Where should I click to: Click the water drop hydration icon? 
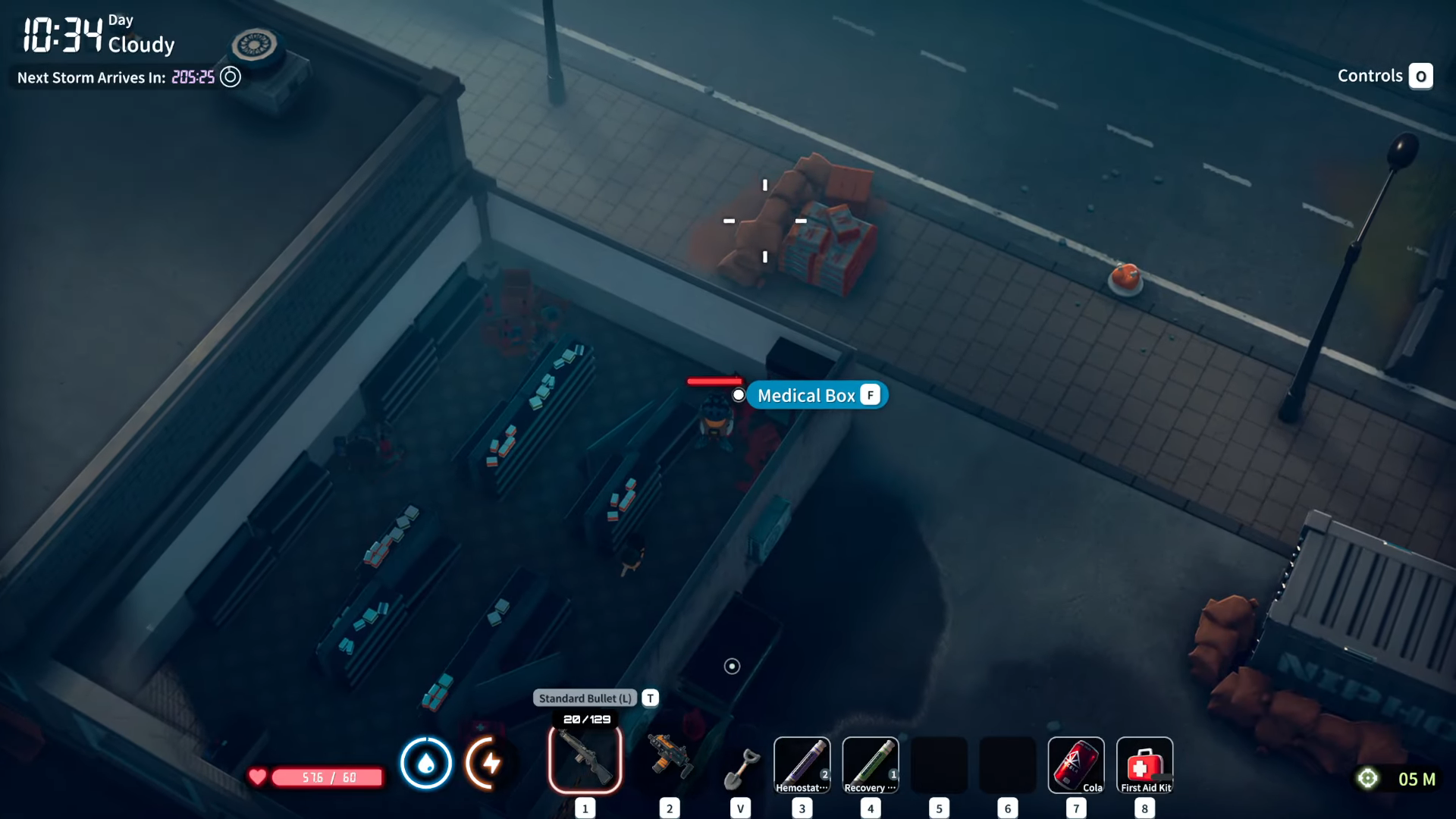(x=425, y=763)
